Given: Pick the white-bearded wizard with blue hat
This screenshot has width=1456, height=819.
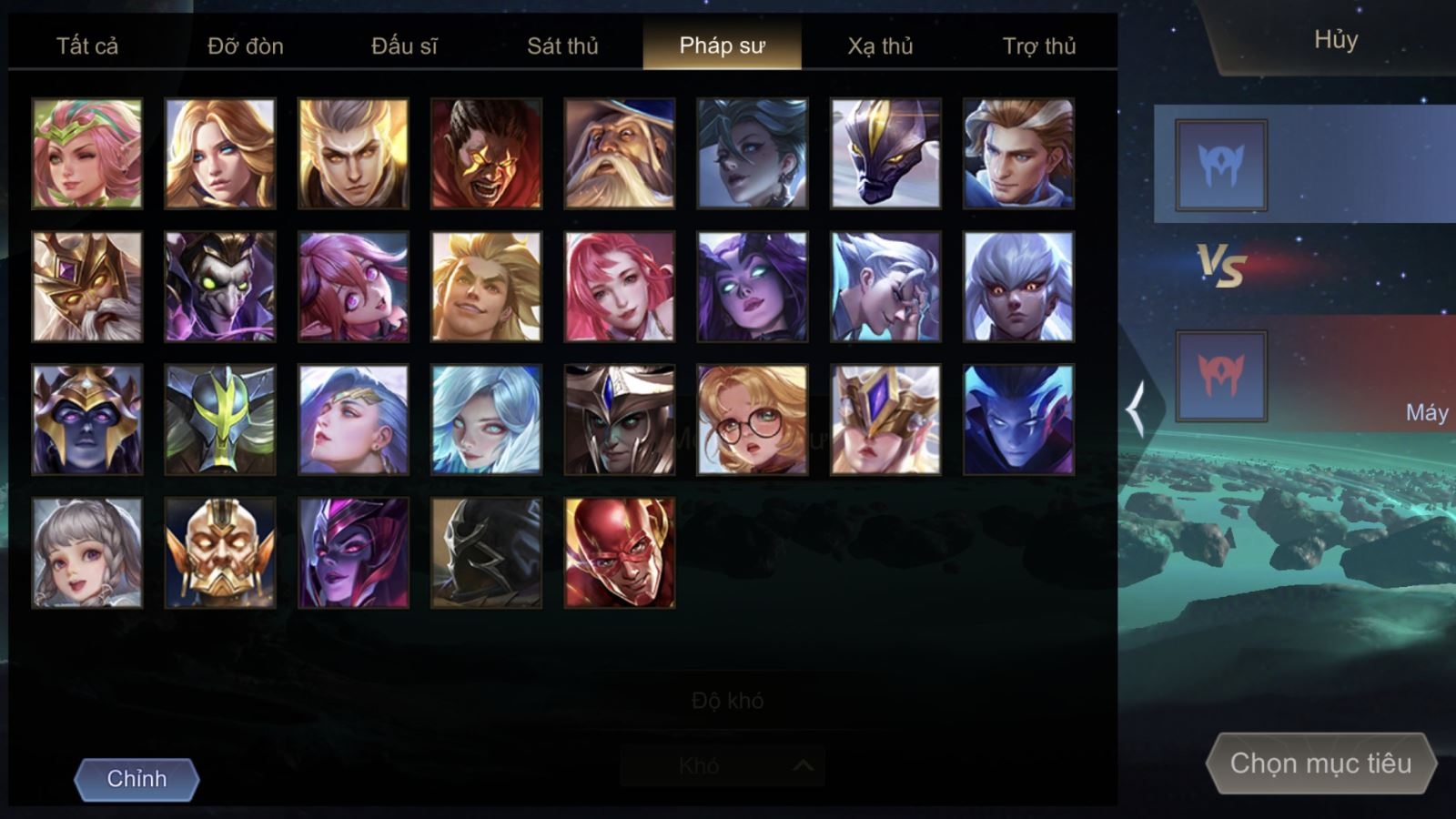Looking at the screenshot, I should 620,154.
